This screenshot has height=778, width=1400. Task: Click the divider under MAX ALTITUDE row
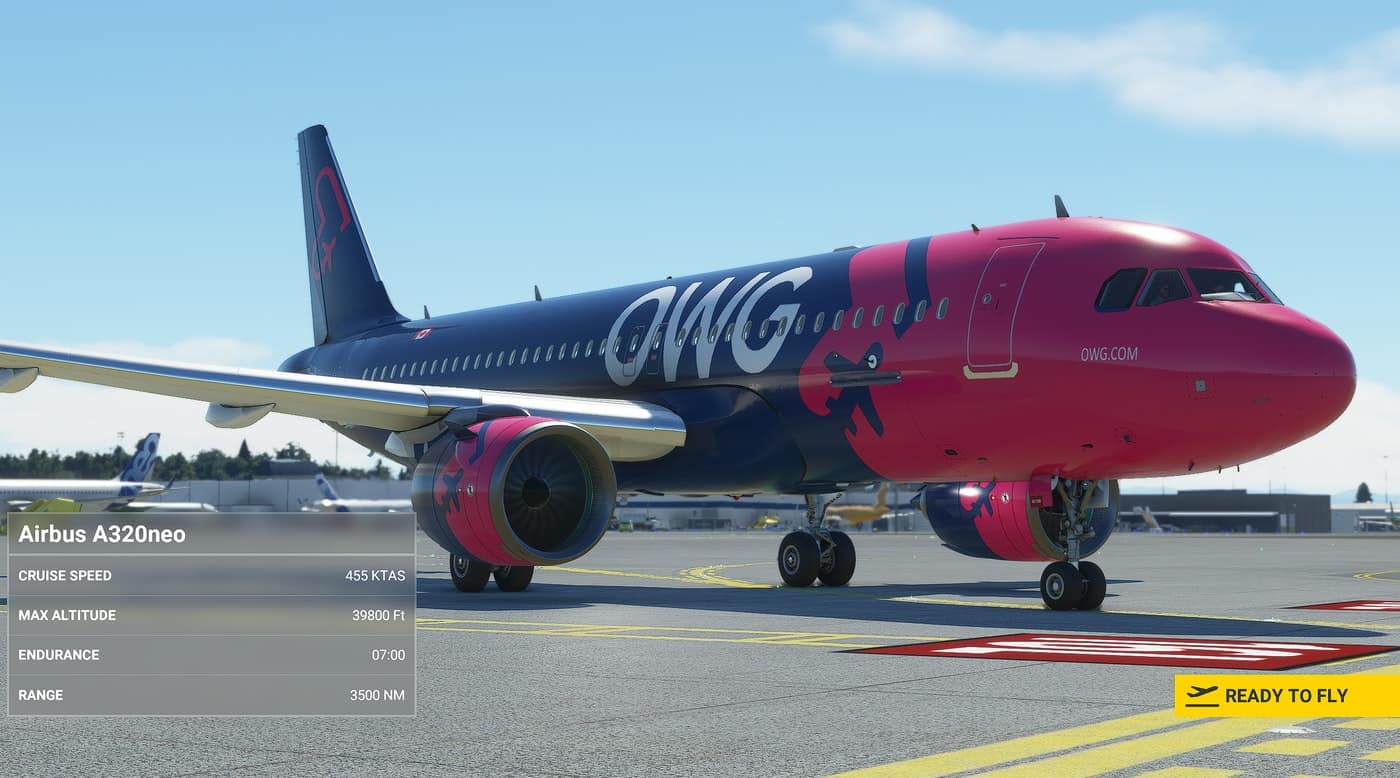210,635
